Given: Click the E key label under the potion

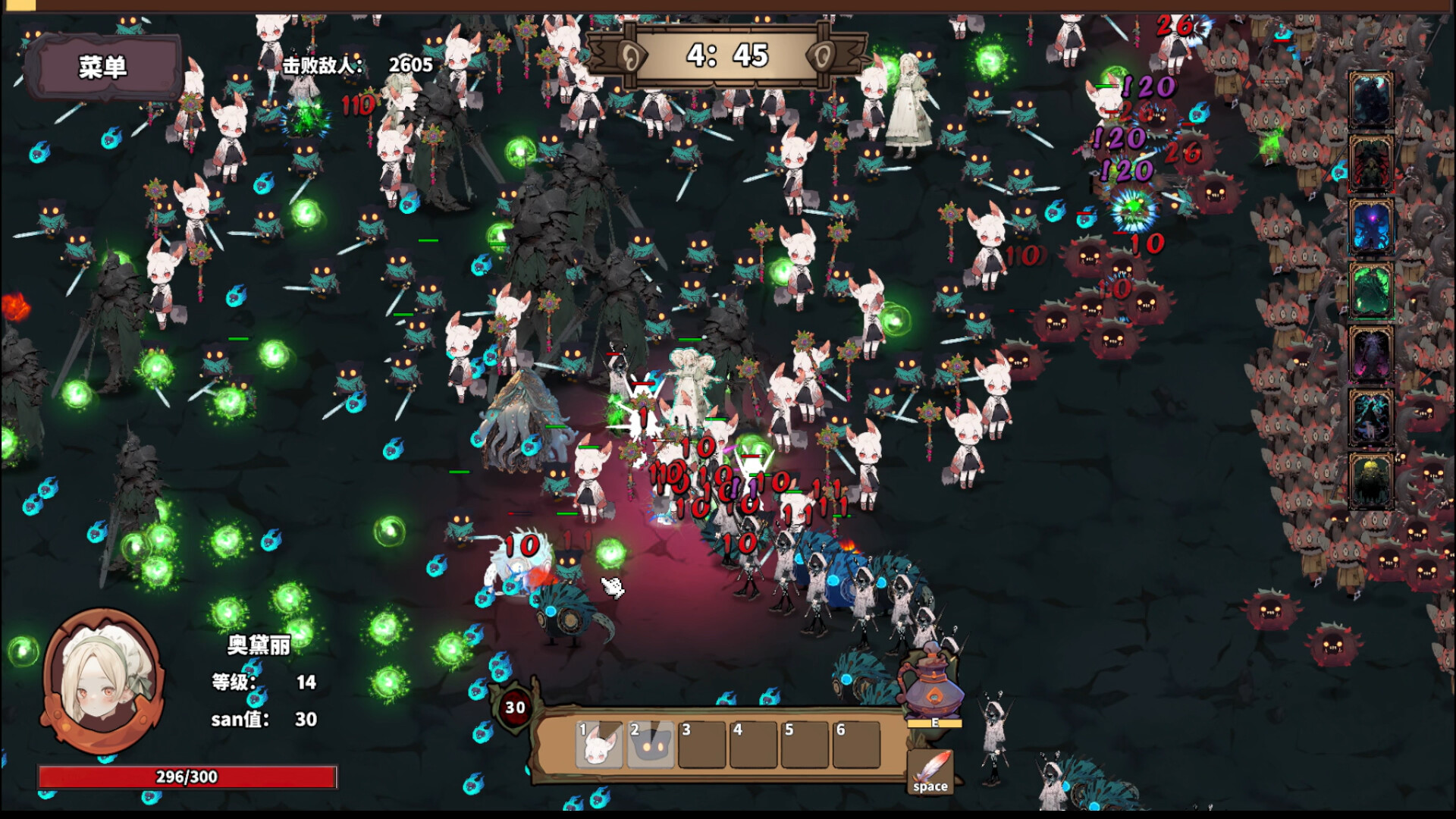Looking at the screenshot, I should pyautogui.click(x=934, y=724).
